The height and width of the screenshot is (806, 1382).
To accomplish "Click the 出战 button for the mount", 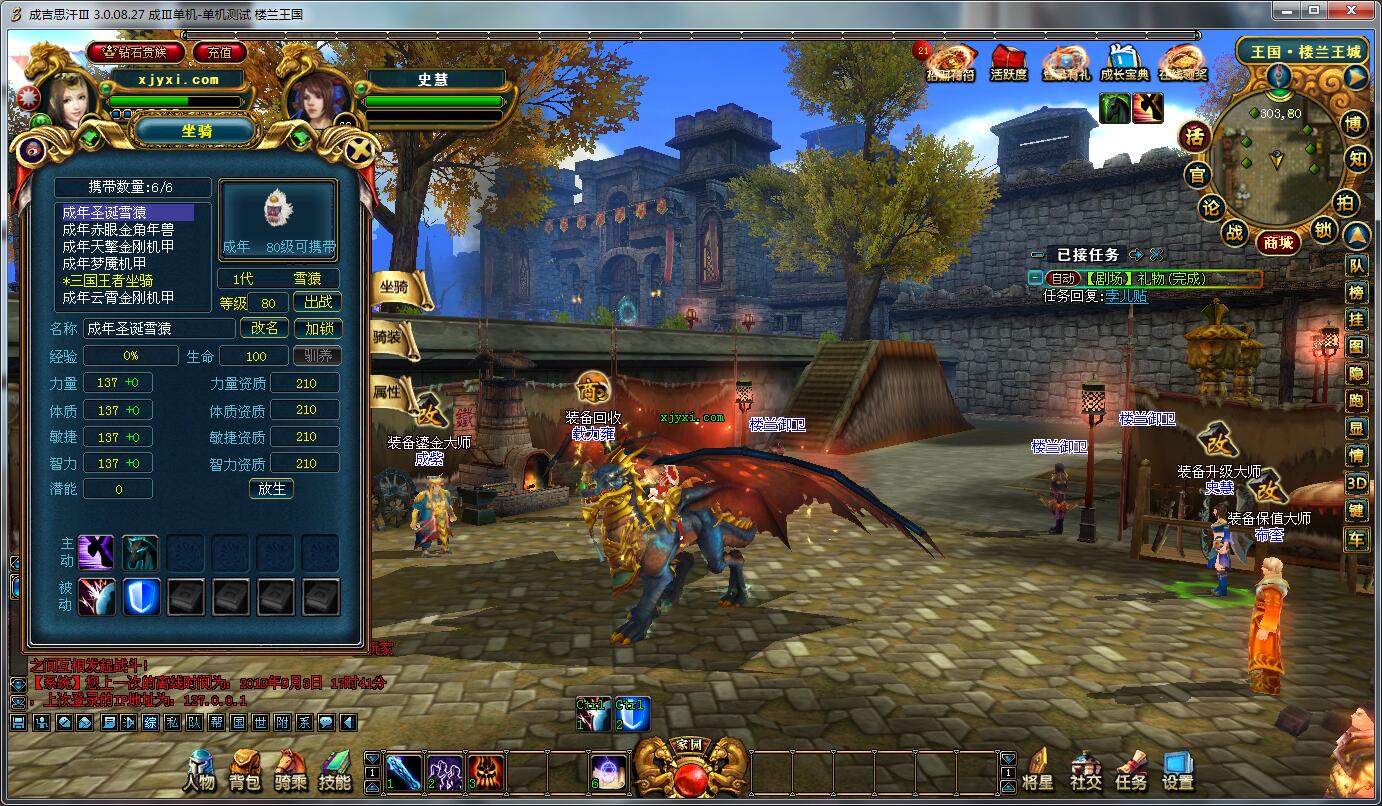I will (x=318, y=302).
